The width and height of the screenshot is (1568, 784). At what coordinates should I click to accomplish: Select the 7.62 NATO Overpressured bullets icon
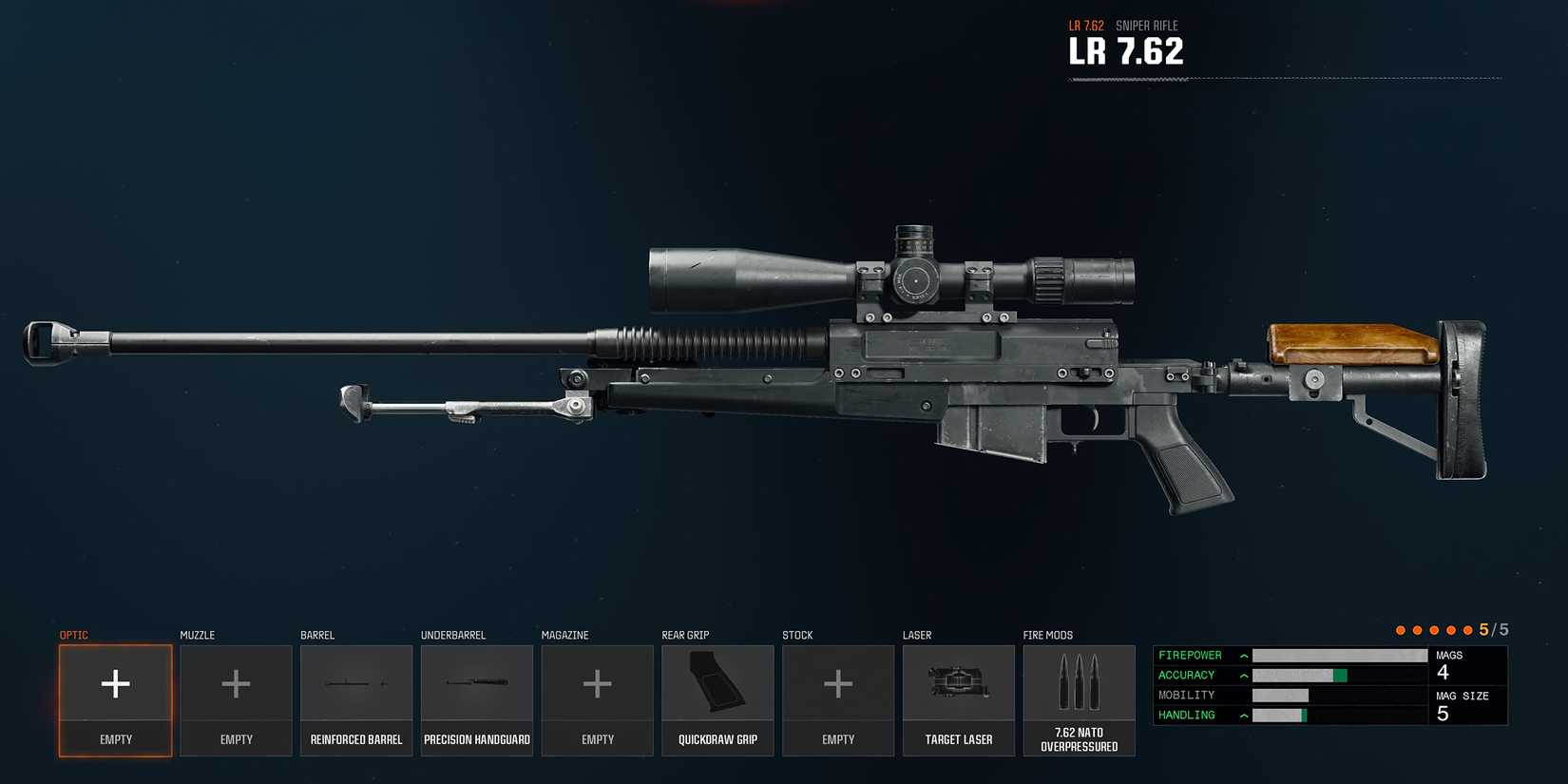click(x=1079, y=682)
